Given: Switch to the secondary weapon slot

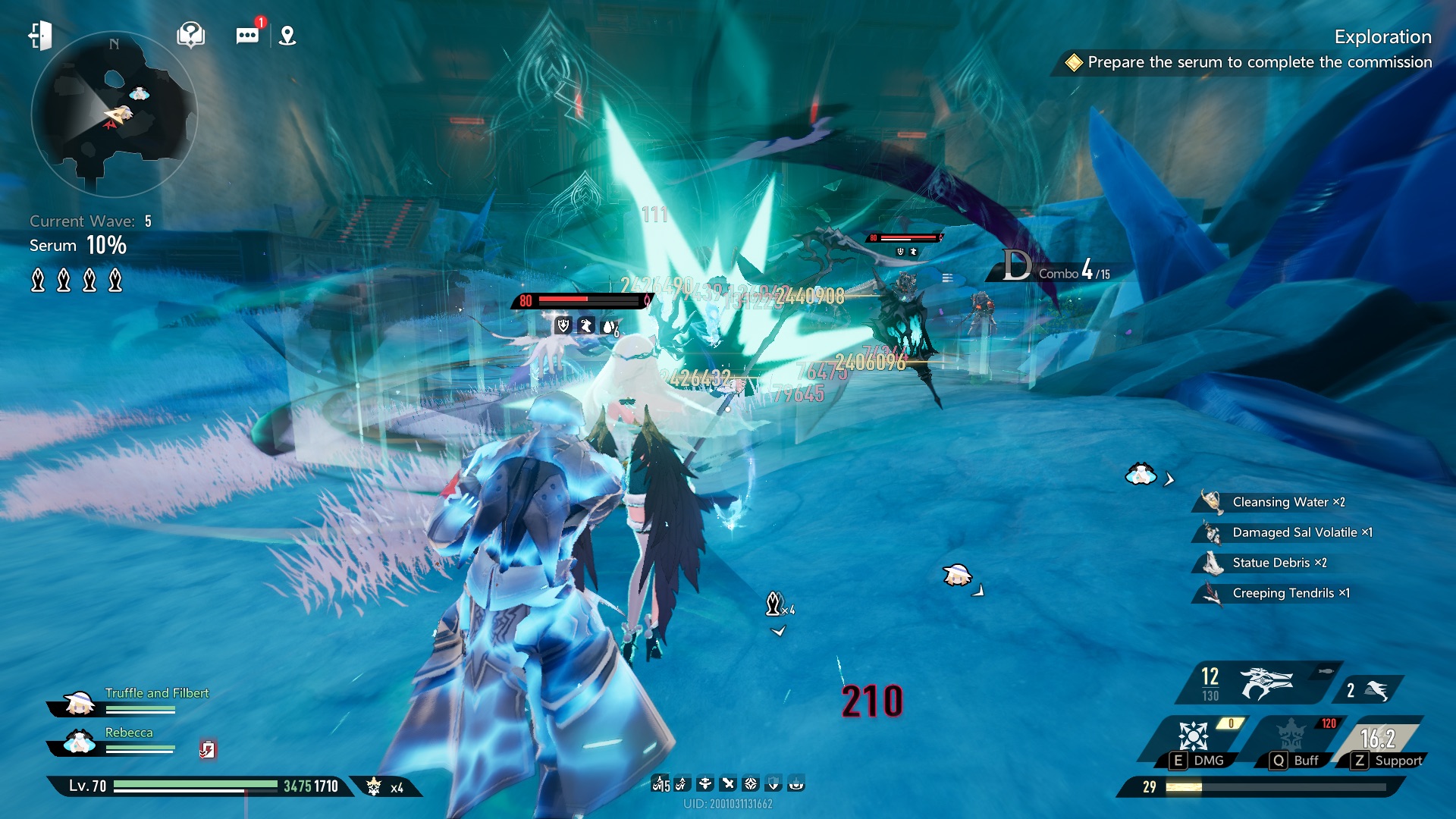Looking at the screenshot, I should (x=1367, y=690).
